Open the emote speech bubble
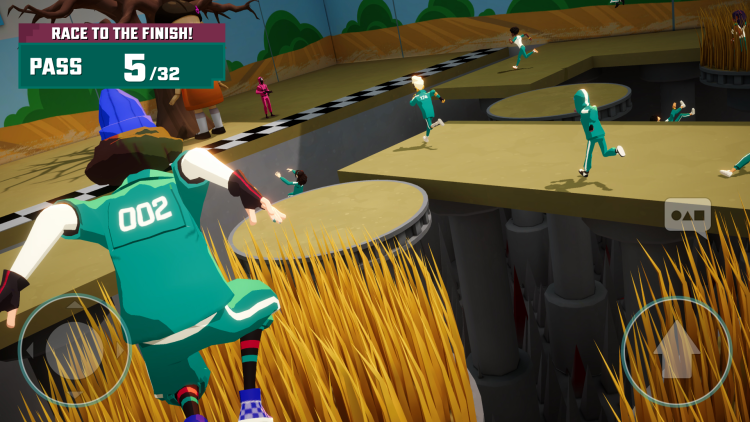 [687, 215]
